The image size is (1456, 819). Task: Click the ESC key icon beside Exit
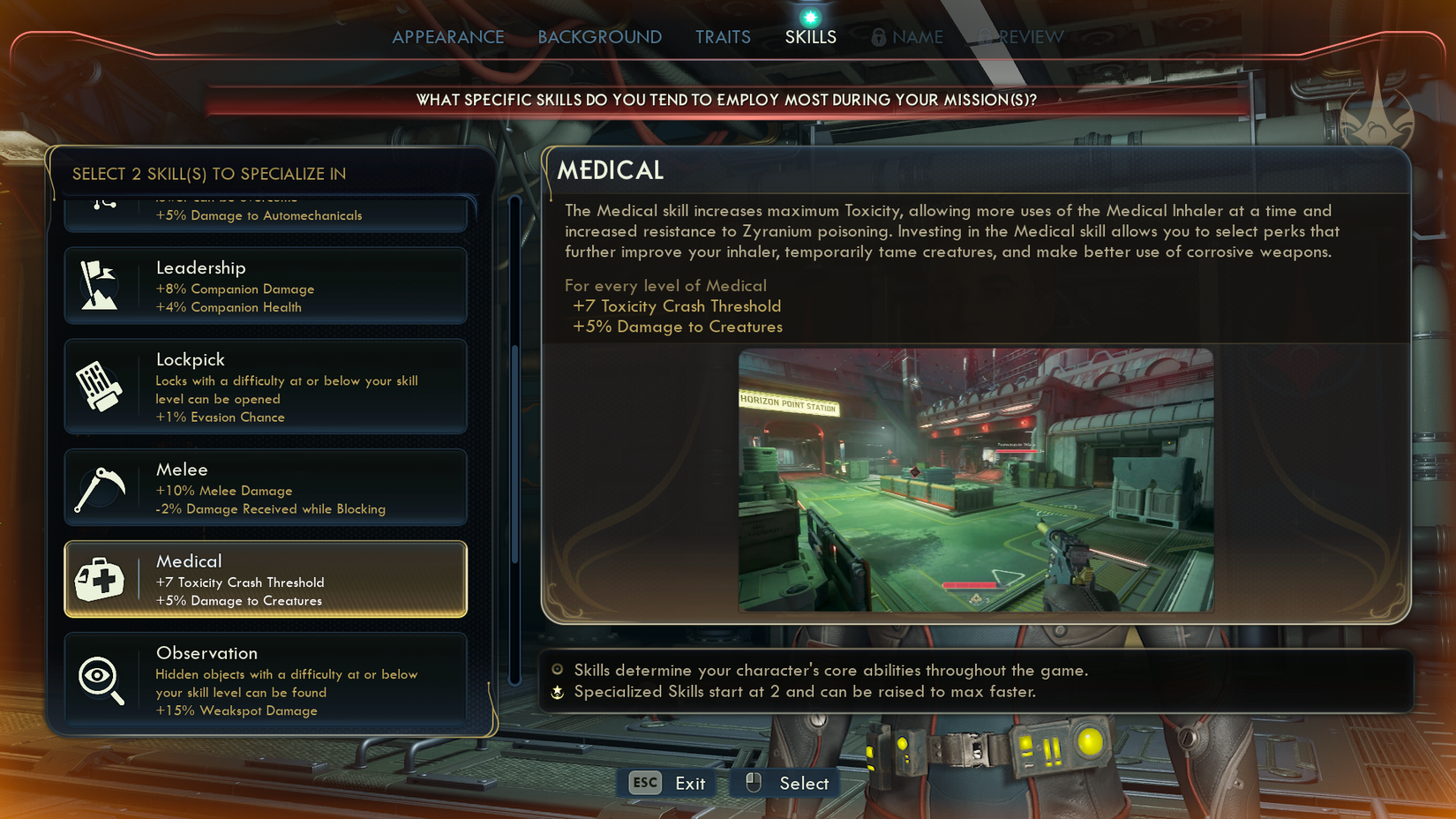[643, 783]
